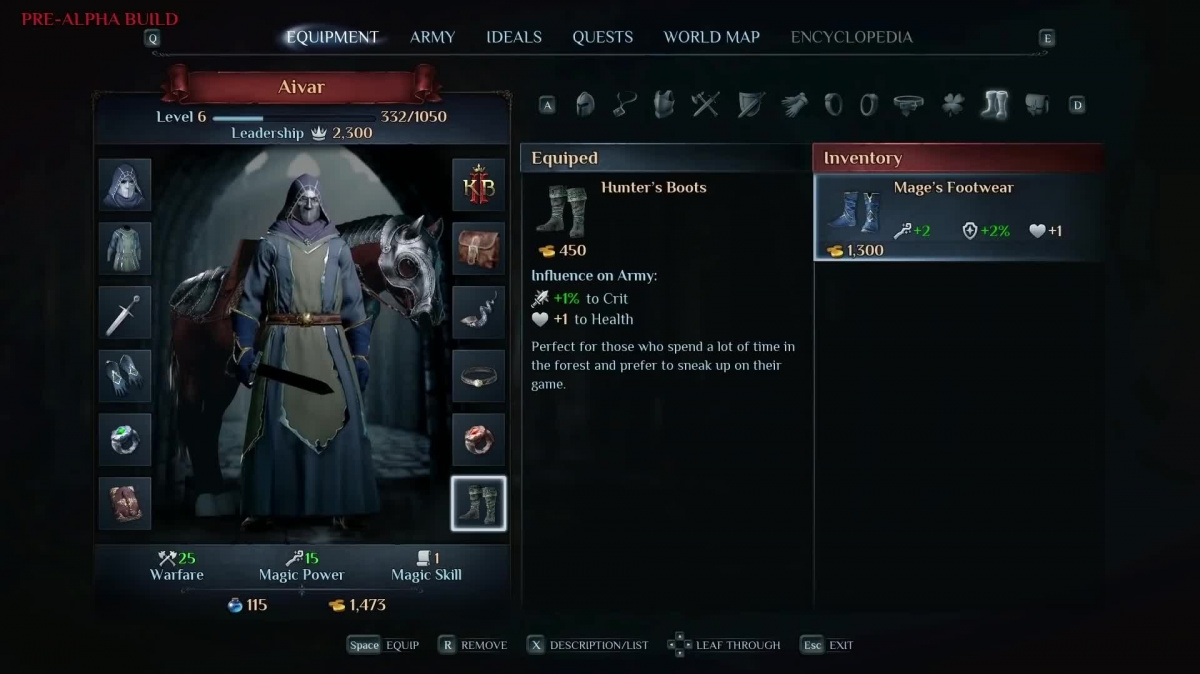Open the gloves equipment slot
The image size is (1200, 674).
(125, 376)
